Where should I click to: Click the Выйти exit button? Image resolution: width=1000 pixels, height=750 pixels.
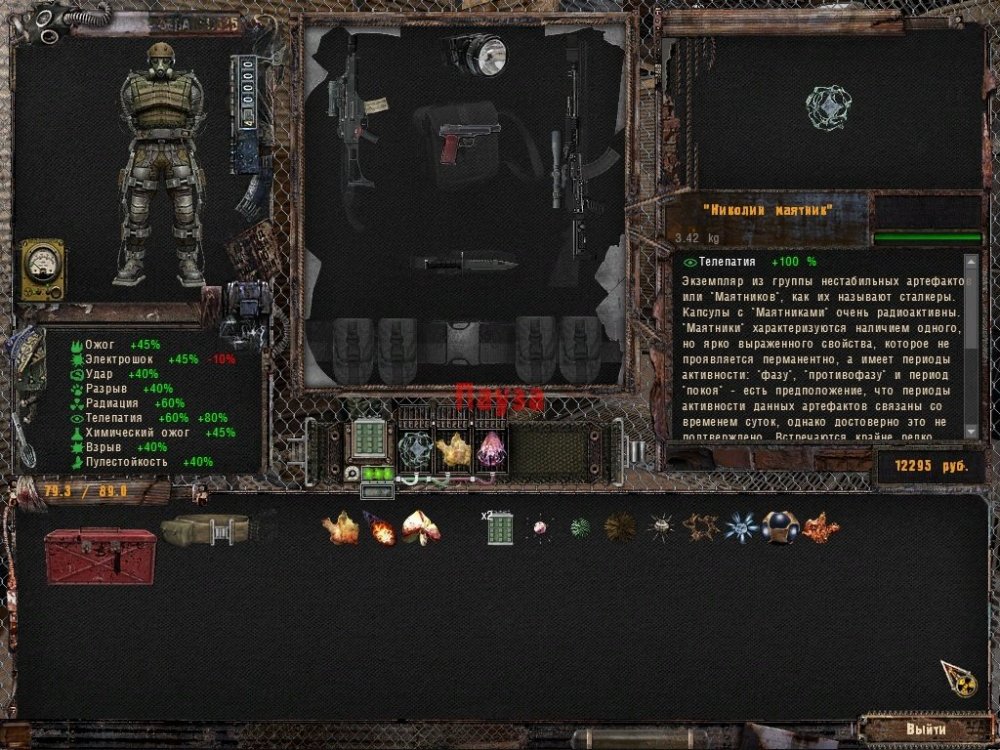(x=925, y=729)
